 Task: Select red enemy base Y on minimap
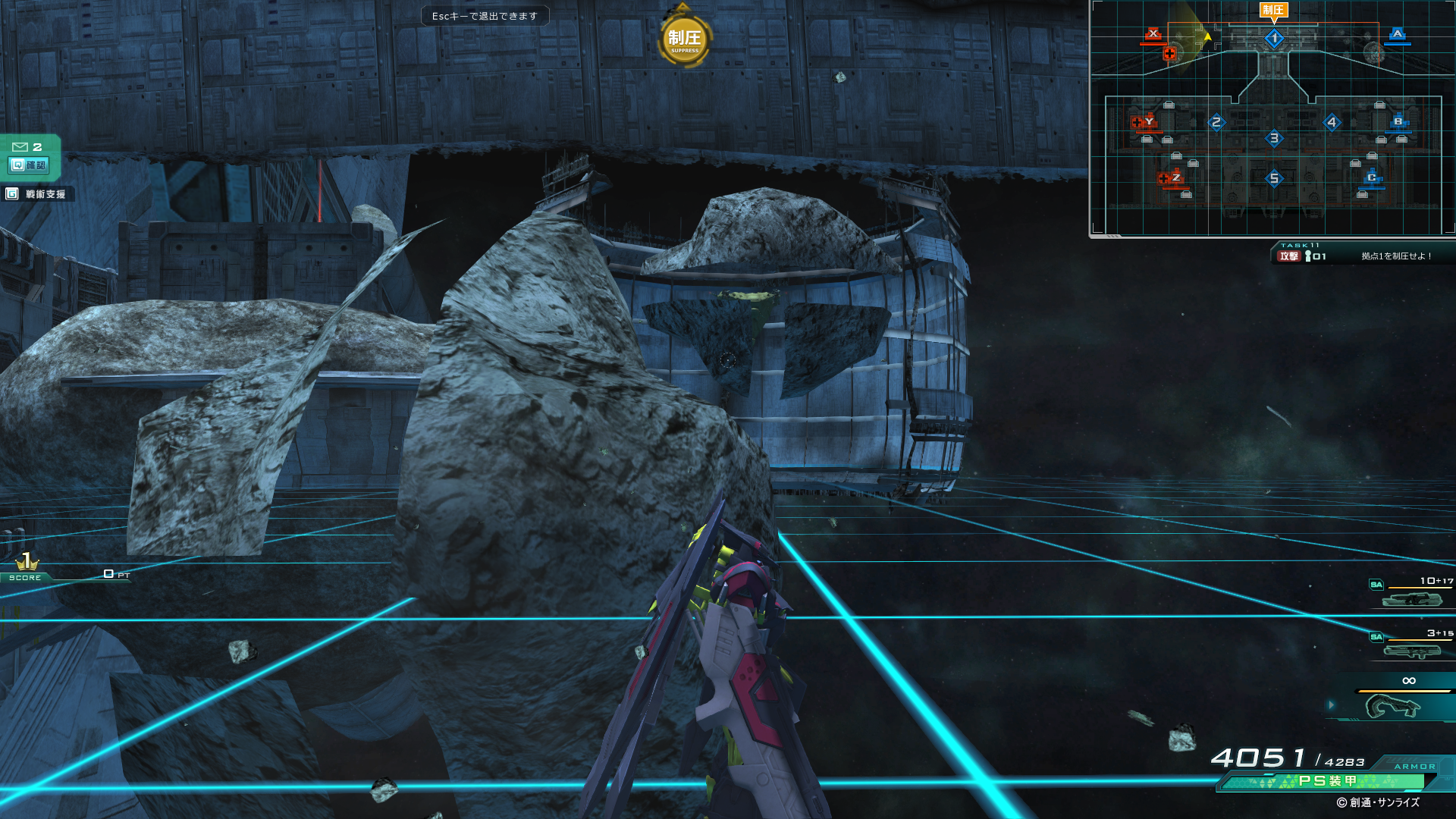pos(1149,121)
